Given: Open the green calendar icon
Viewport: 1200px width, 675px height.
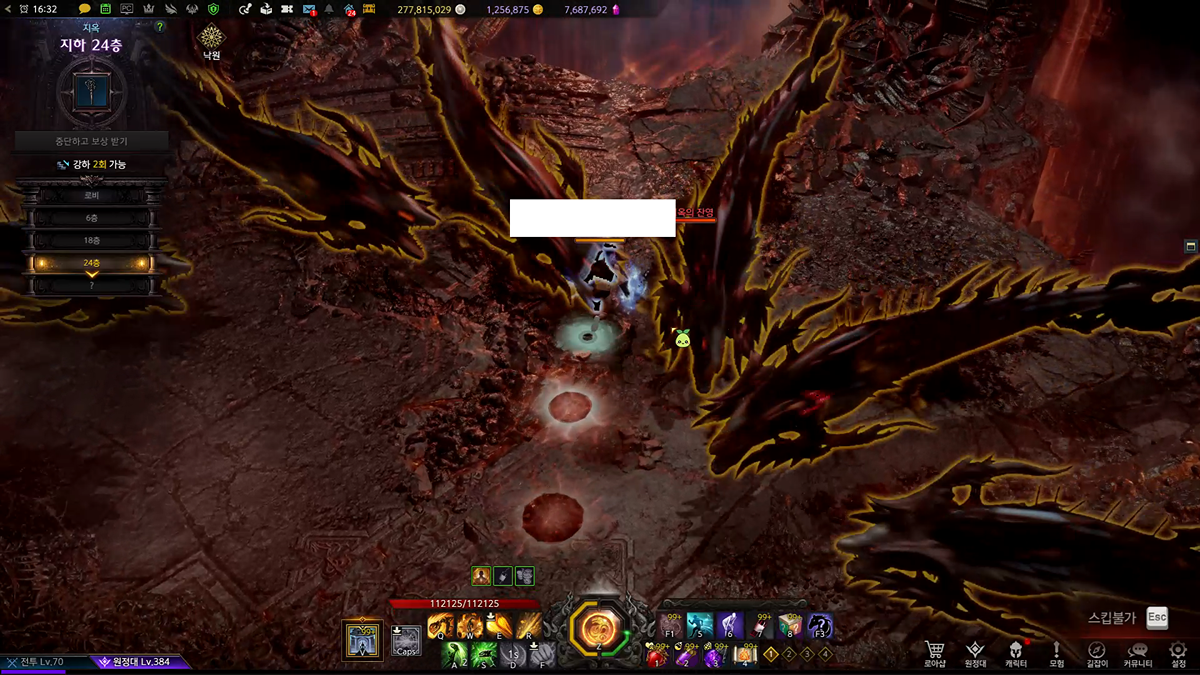Looking at the screenshot, I should tap(106, 9).
